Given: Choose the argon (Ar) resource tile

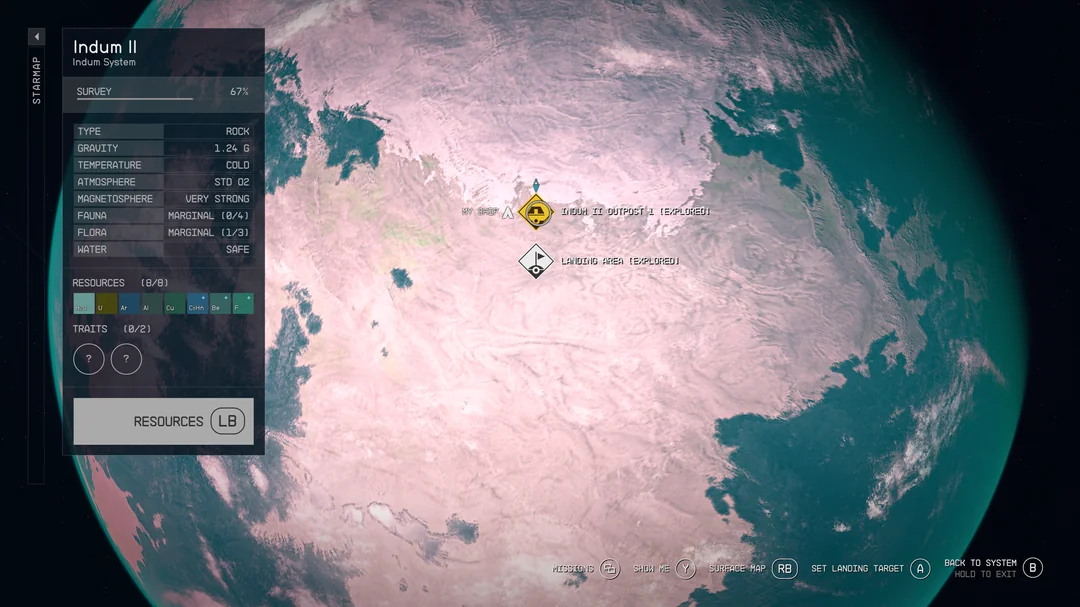Looking at the screenshot, I should (129, 303).
